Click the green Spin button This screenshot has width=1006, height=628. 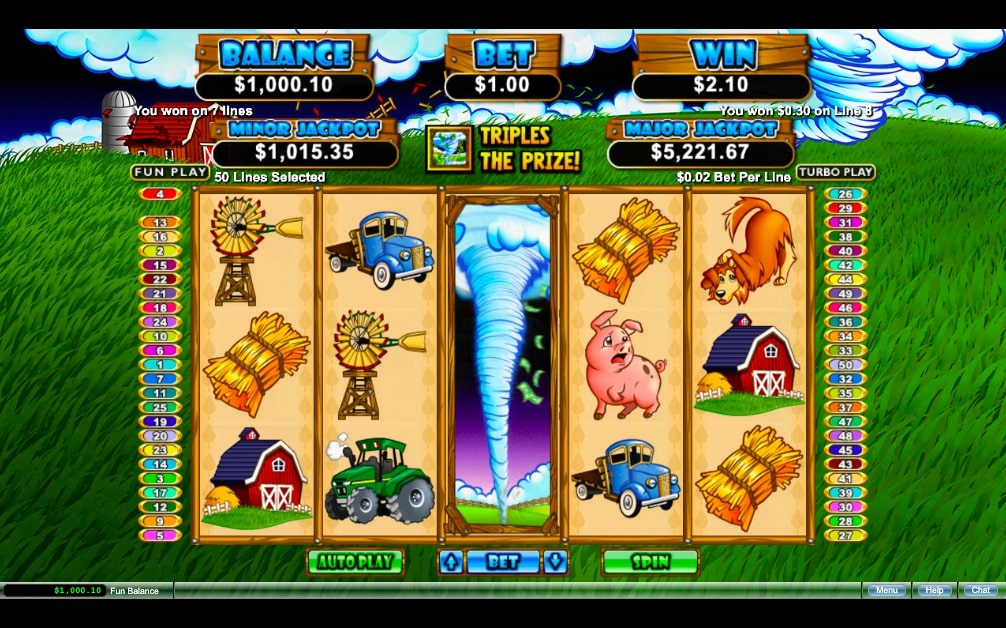649,562
